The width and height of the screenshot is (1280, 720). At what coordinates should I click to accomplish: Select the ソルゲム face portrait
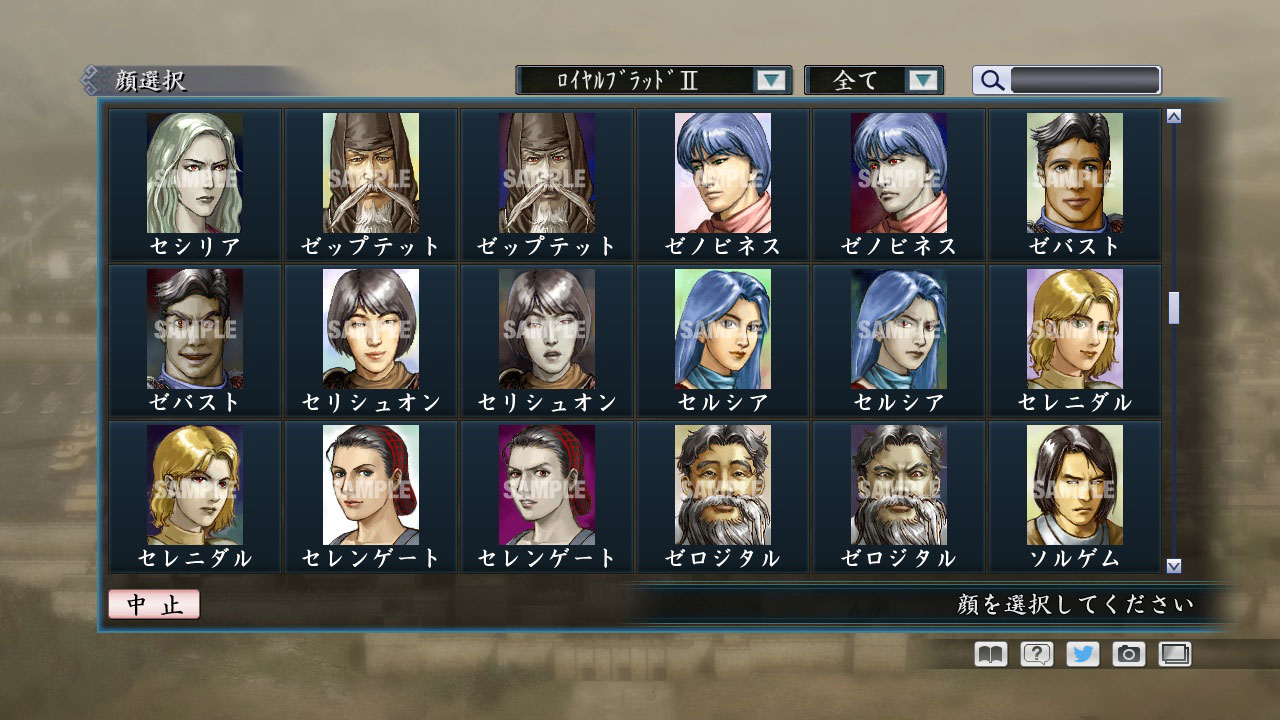1074,483
